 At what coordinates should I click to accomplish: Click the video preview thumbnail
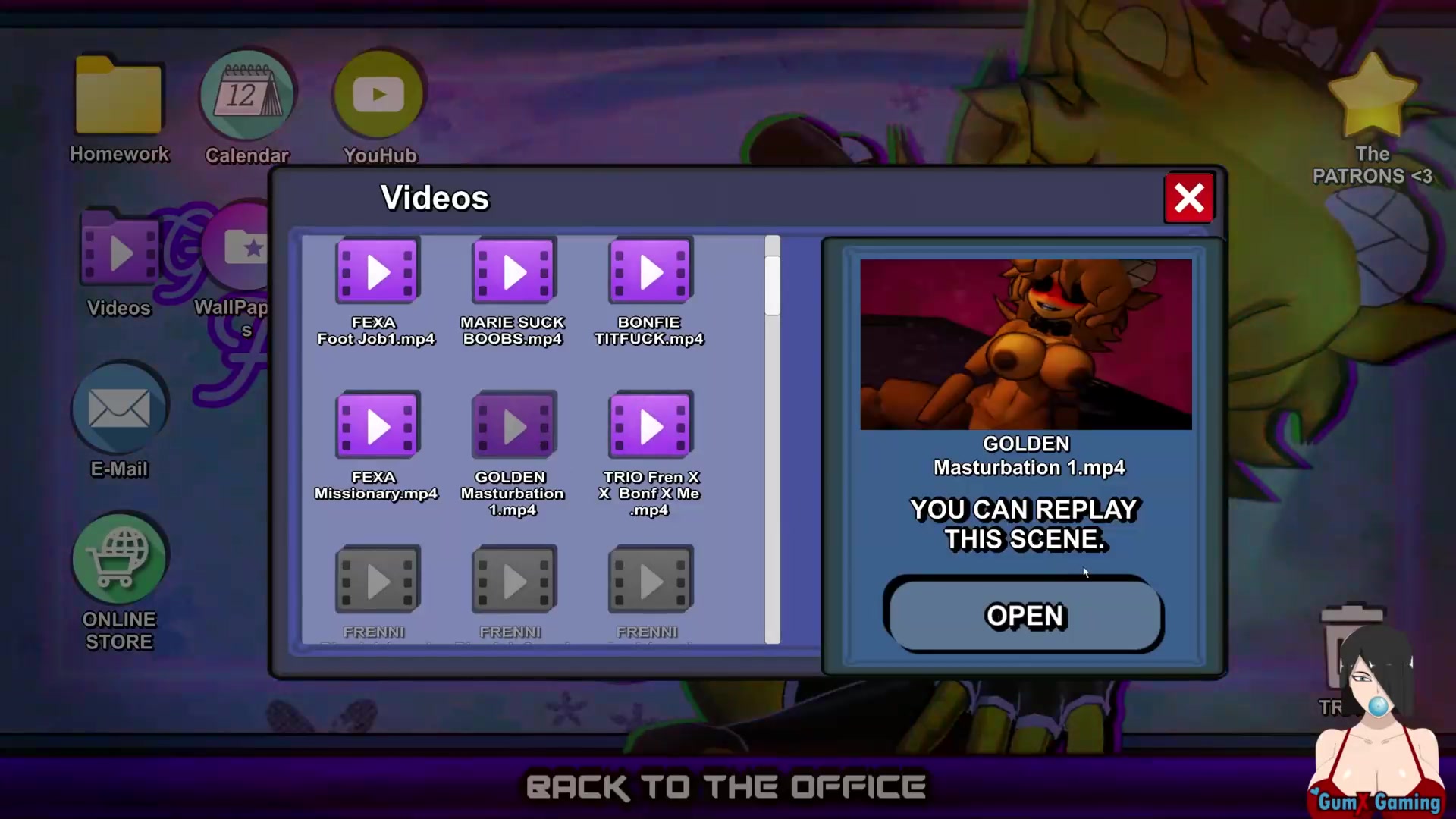tap(1025, 345)
